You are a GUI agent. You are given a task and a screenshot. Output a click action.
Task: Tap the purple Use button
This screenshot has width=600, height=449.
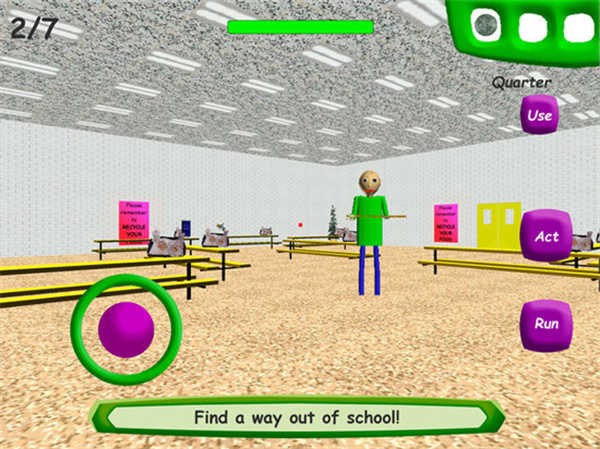pos(539,115)
